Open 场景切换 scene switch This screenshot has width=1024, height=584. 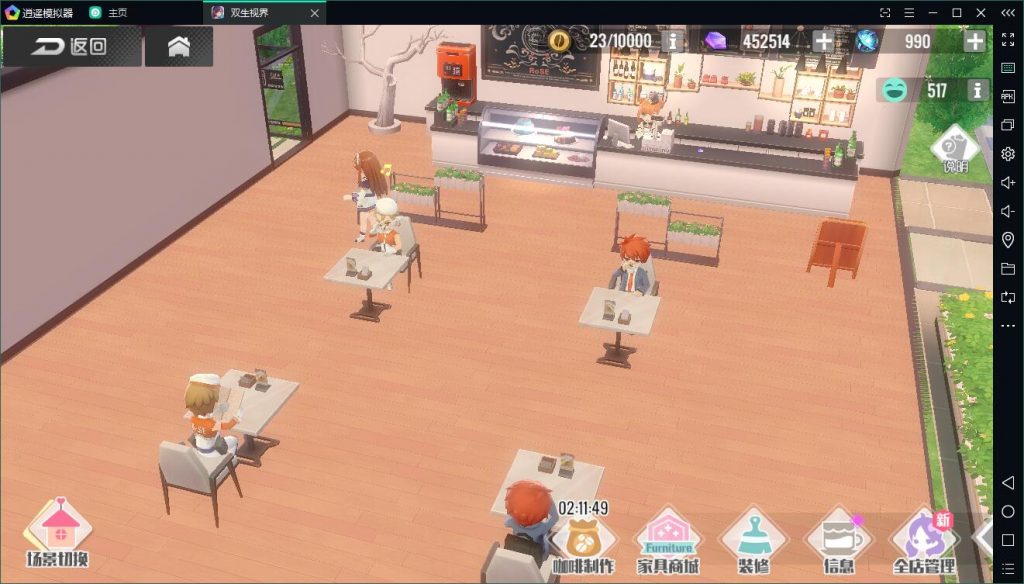58,533
